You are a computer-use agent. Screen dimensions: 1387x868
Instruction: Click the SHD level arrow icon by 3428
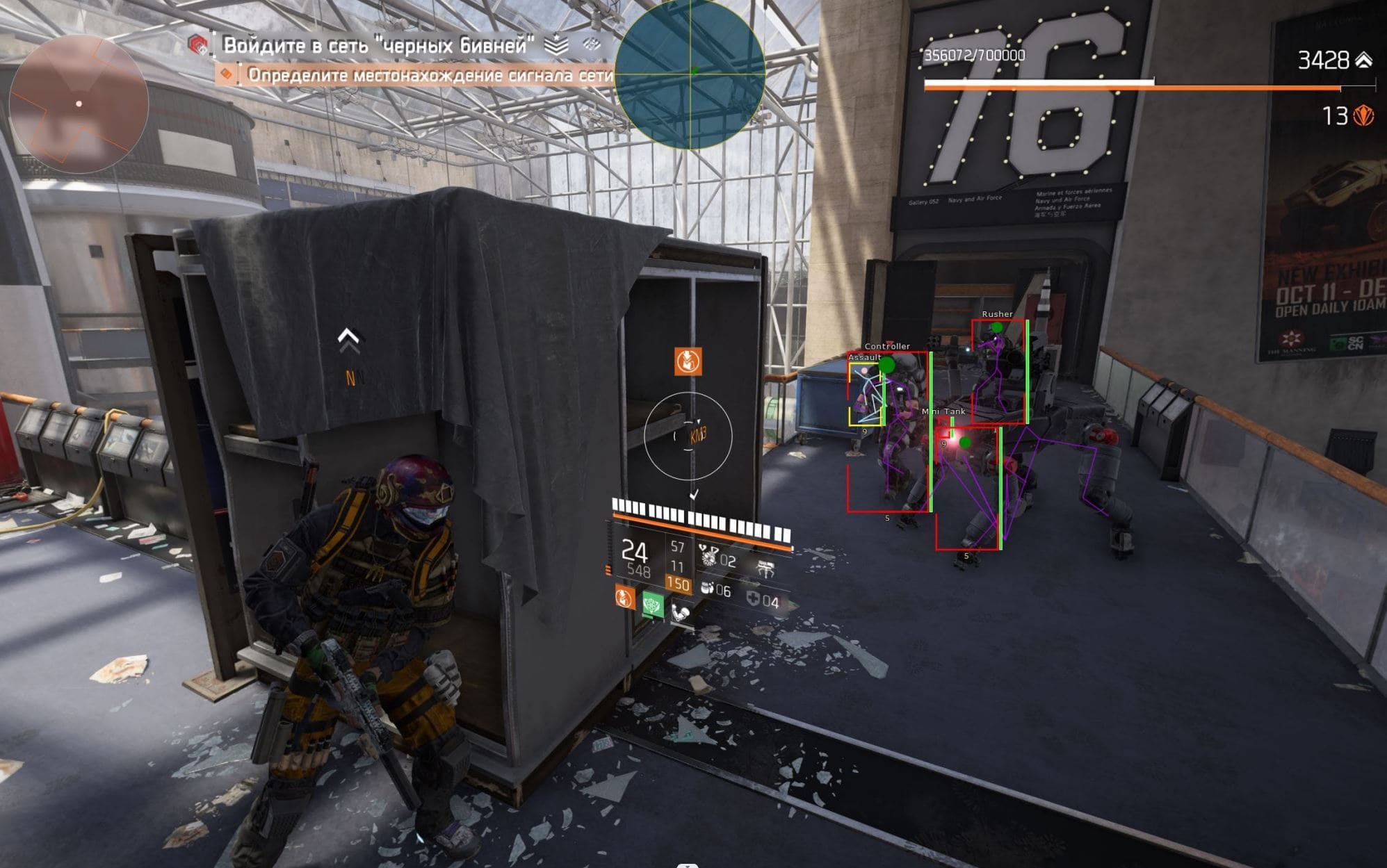1364,60
